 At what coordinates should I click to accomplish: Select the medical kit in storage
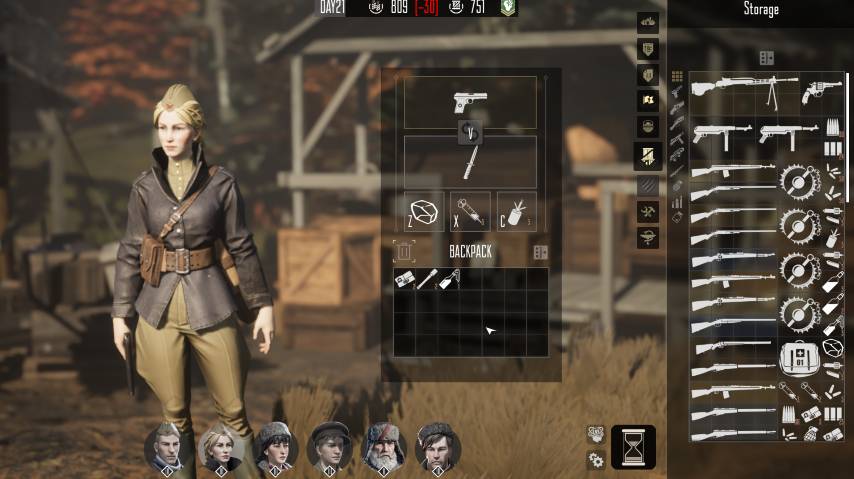(801, 357)
